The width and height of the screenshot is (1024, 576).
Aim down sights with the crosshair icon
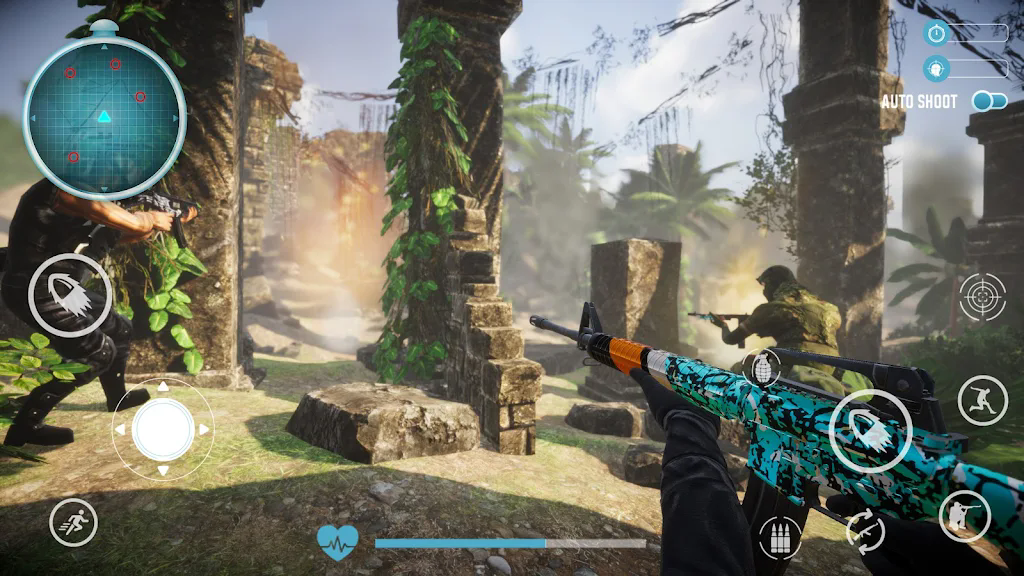point(982,297)
